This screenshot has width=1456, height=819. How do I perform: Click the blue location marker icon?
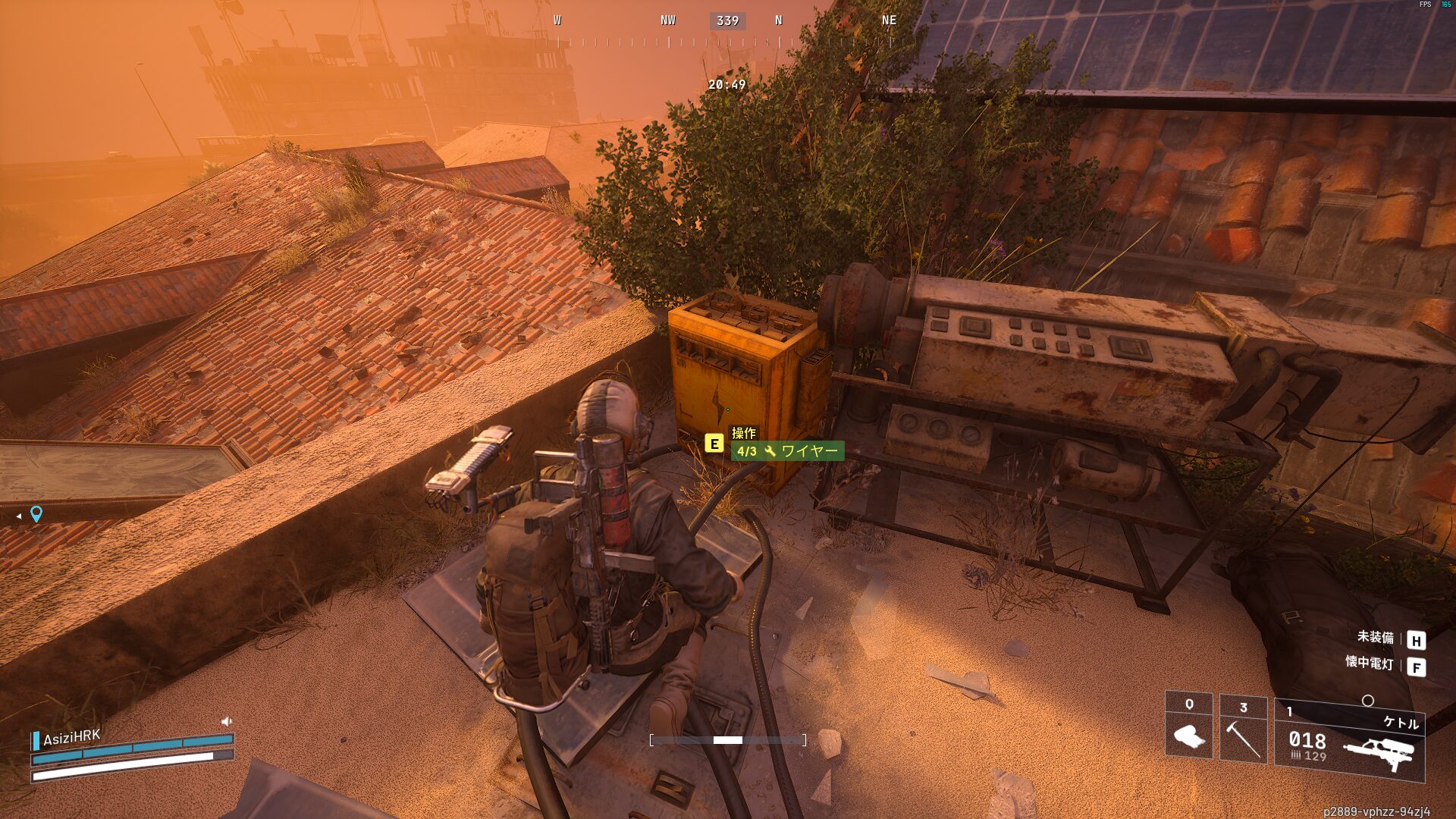(36, 514)
